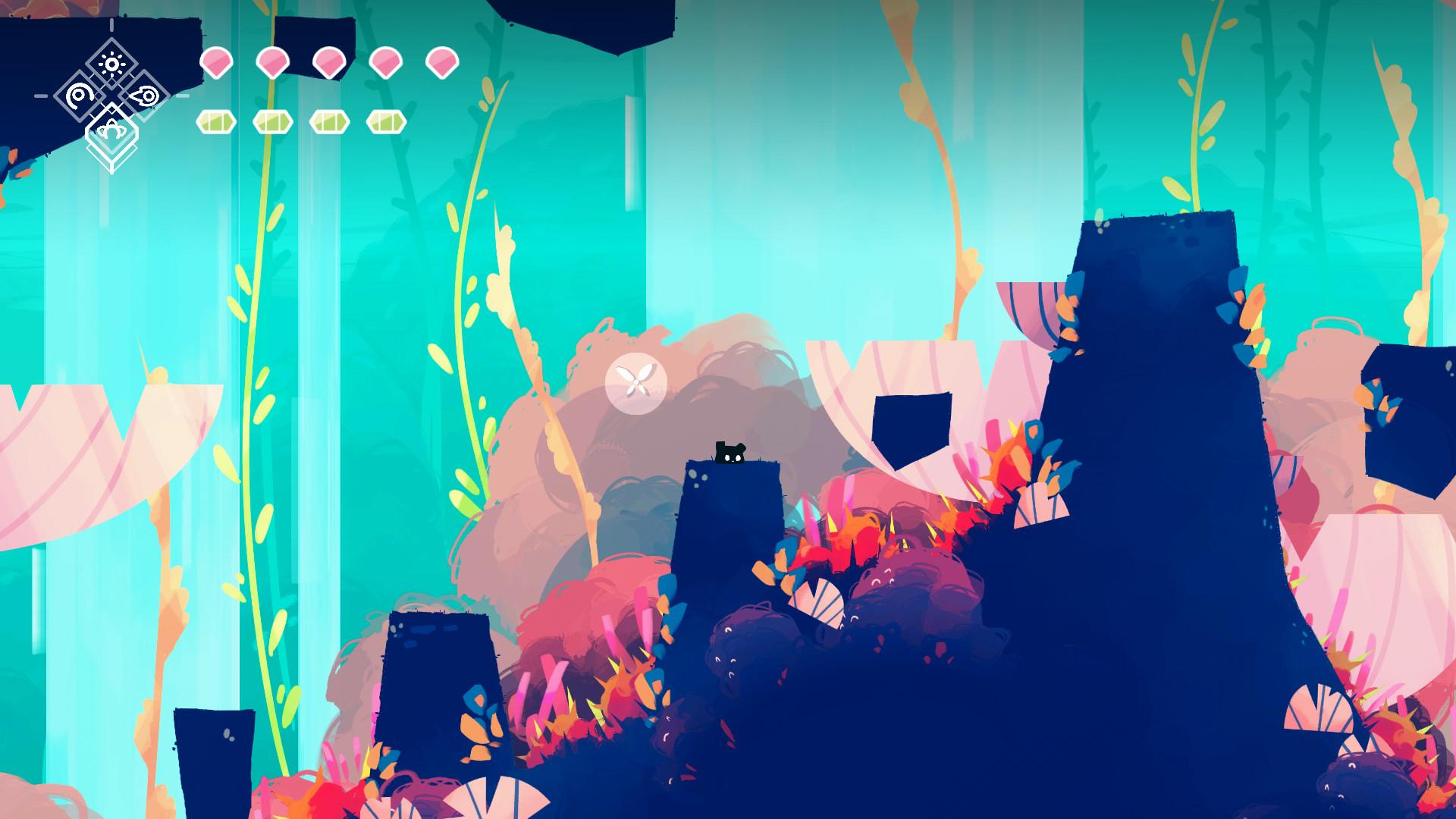Toggle the third pink health petal
Viewport: 1456px width, 819px height.
click(328, 63)
